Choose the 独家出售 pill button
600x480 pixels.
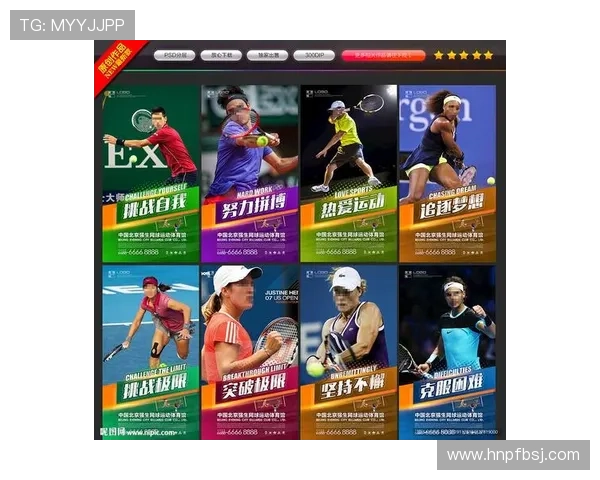coord(267,56)
